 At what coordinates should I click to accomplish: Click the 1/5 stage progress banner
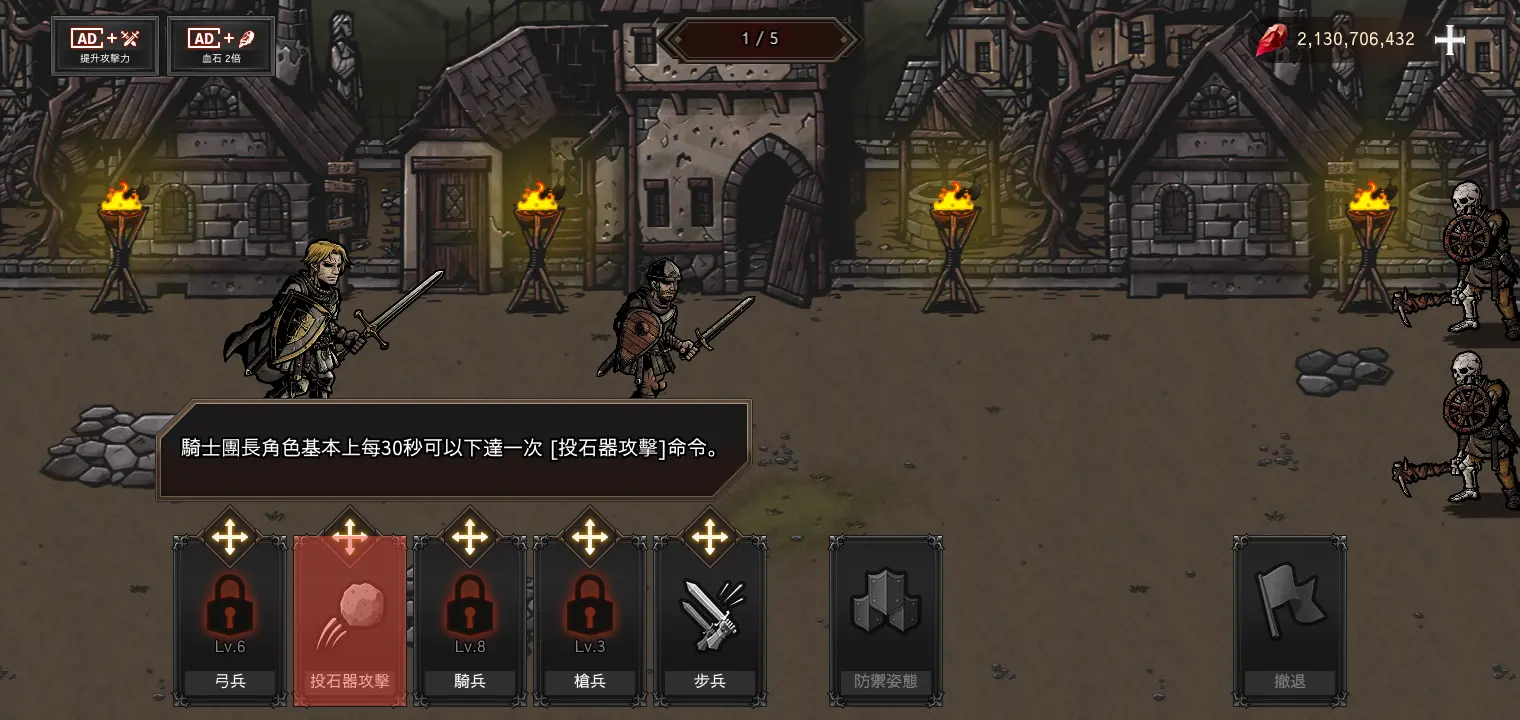pos(760,39)
